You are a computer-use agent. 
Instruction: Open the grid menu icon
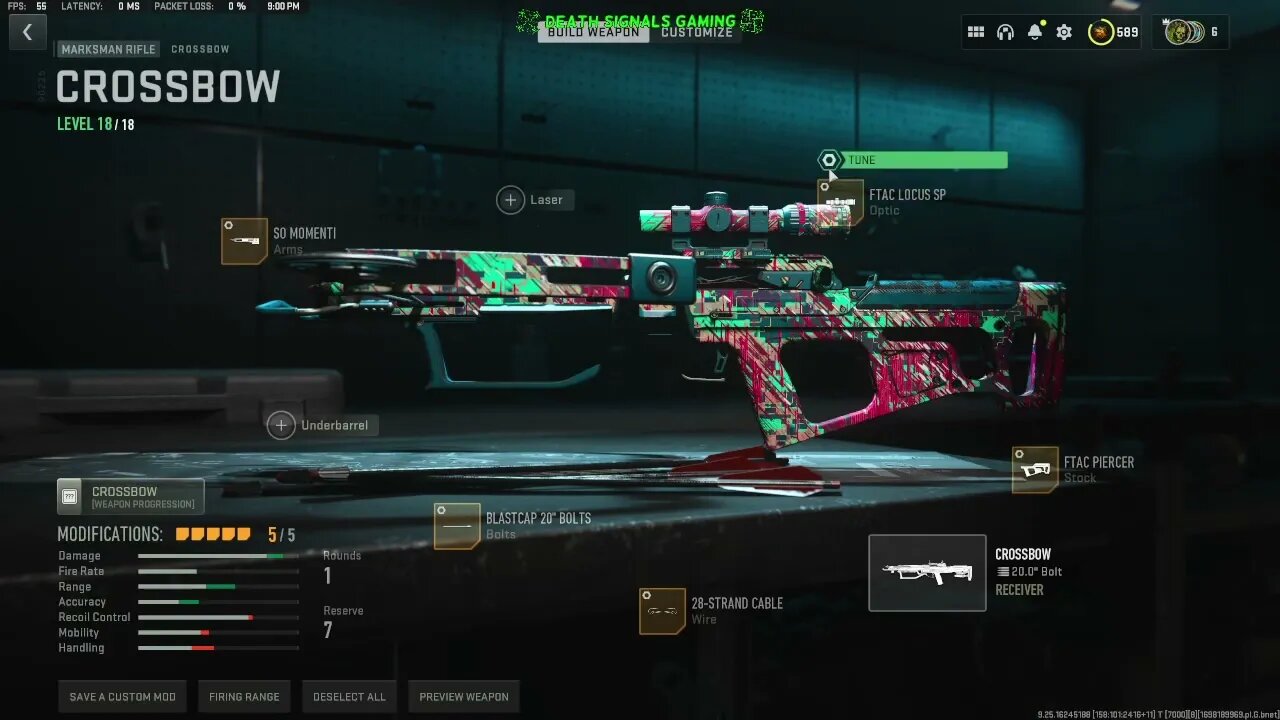pyautogui.click(x=976, y=32)
